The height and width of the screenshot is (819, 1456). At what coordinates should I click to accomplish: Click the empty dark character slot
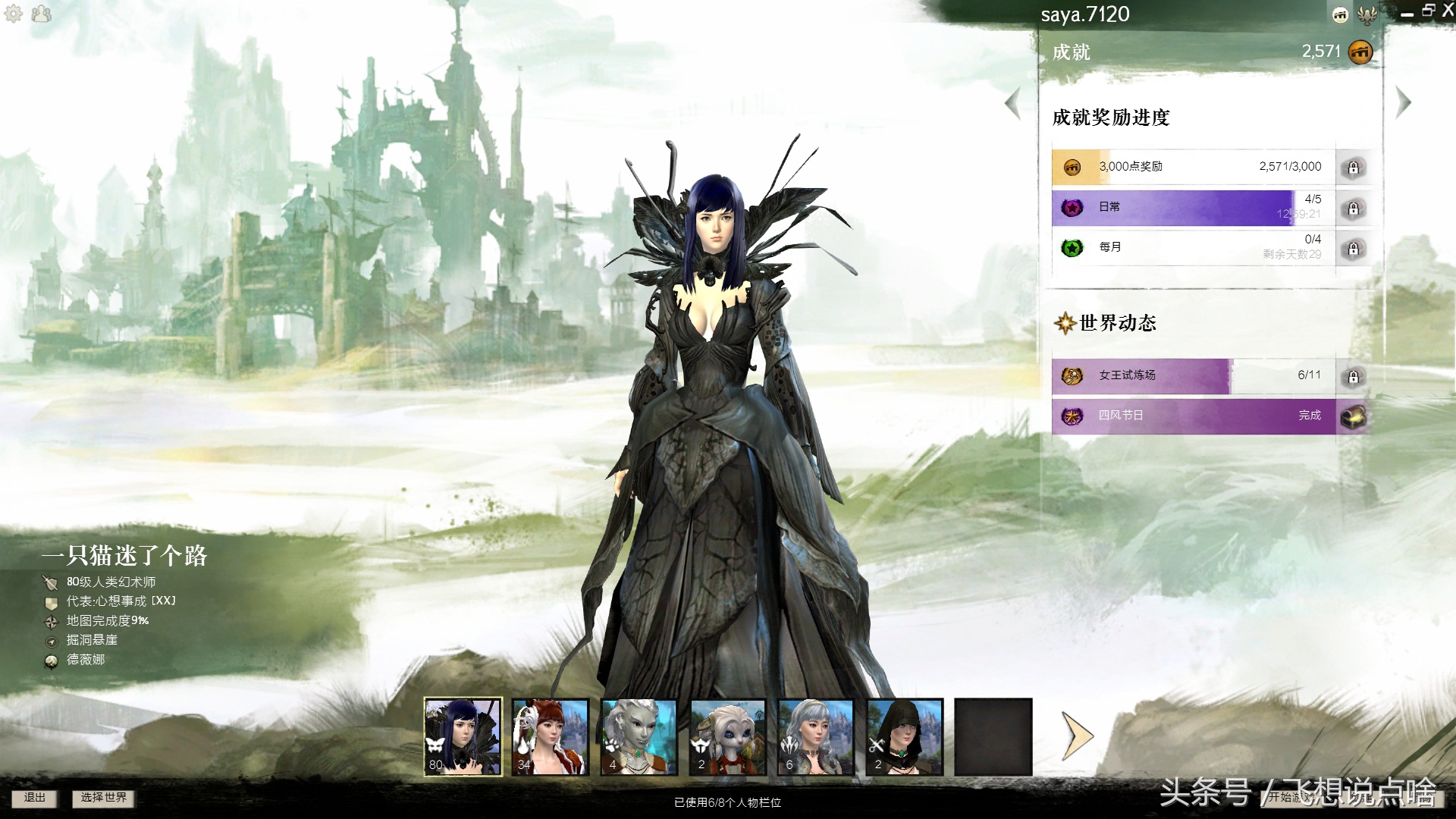[993, 736]
